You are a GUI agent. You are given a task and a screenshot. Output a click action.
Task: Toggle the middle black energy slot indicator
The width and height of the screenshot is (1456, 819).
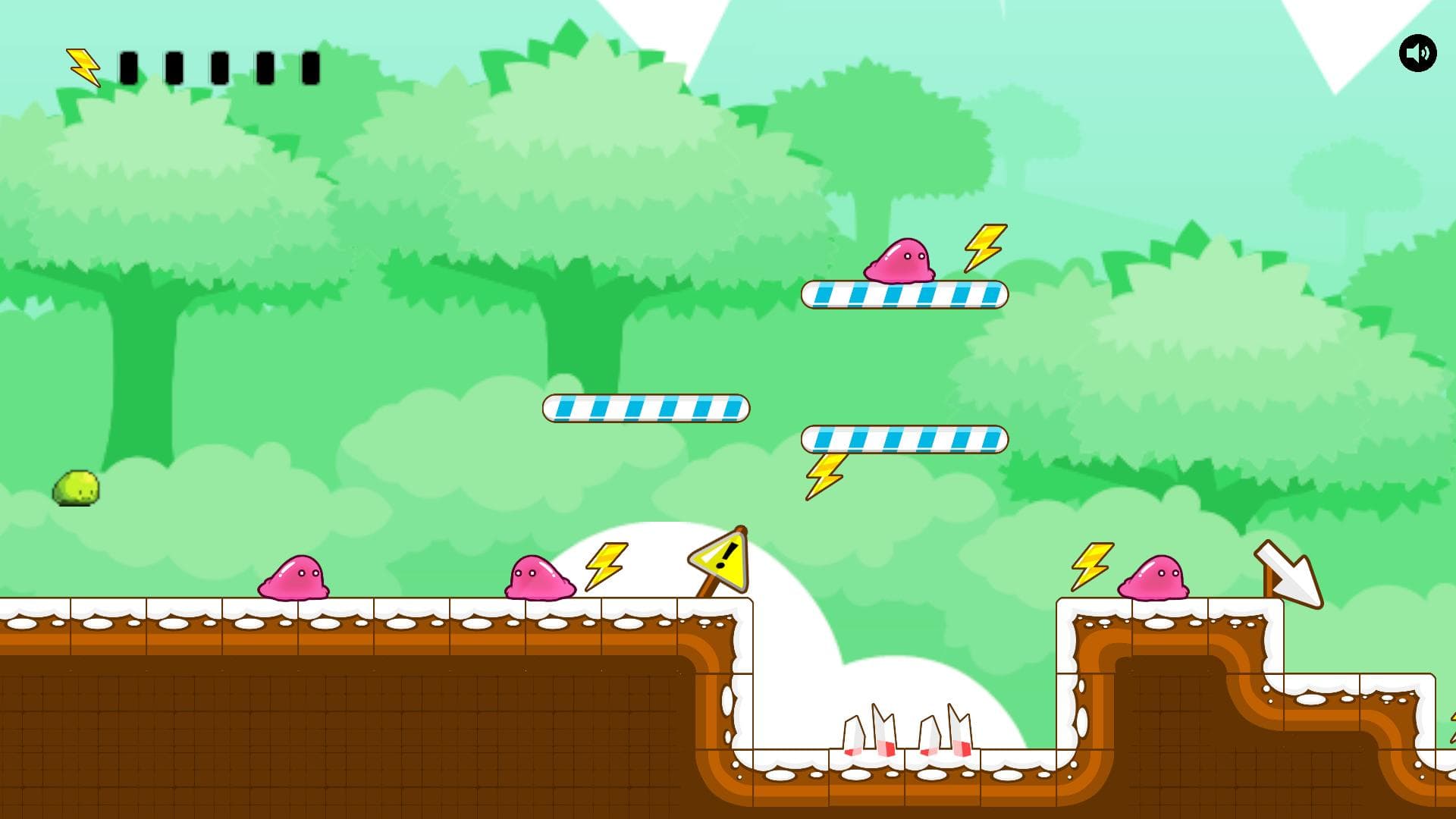(x=221, y=68)
